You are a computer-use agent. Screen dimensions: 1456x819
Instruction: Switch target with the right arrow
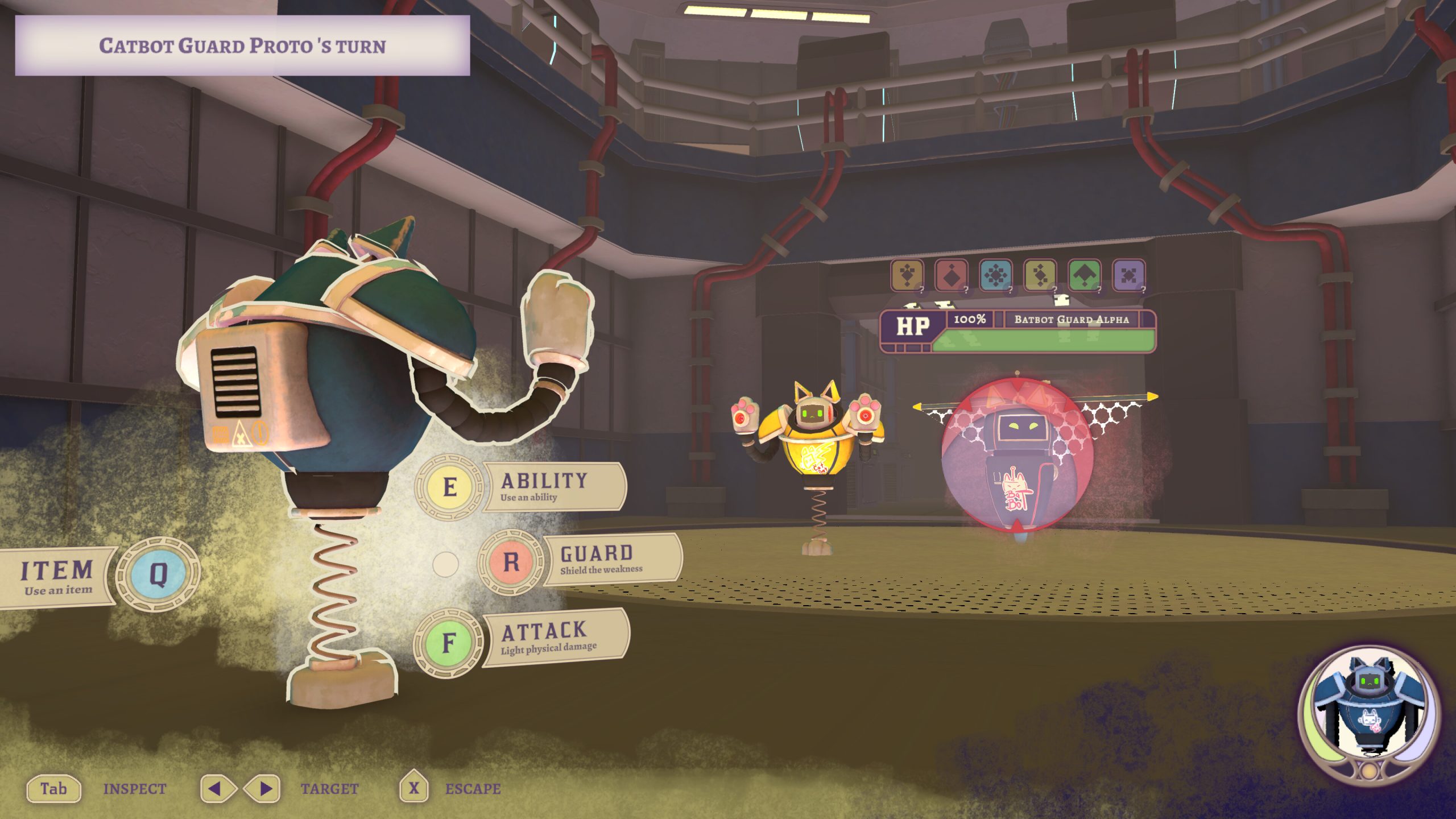click(x=263, y=789)
